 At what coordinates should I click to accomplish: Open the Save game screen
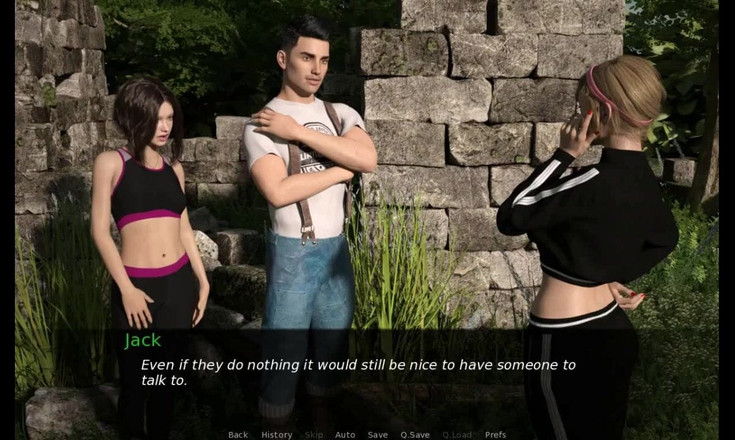(x=378, y=435)
